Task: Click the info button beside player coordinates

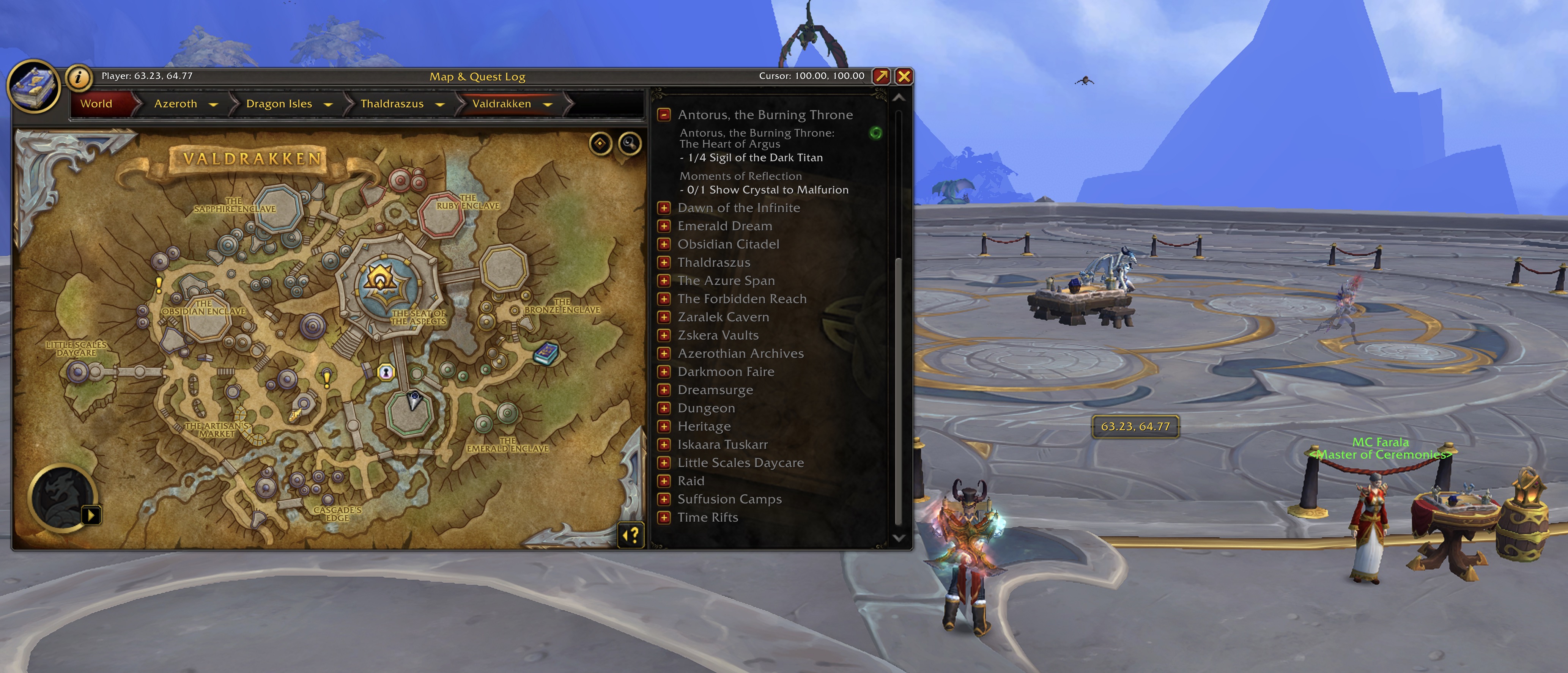Action: [79, 77]
